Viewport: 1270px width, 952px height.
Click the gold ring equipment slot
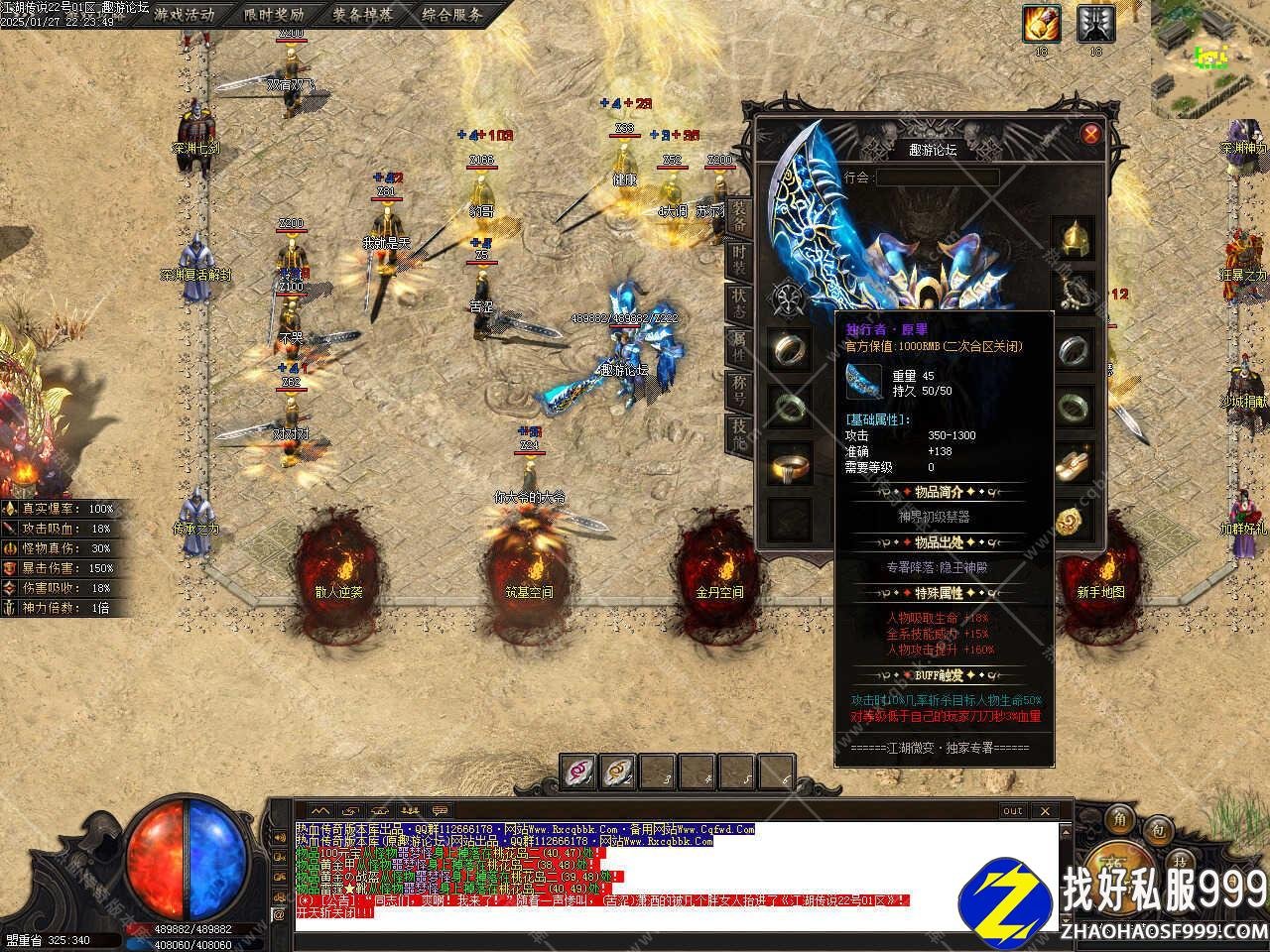tap(790, 464)
